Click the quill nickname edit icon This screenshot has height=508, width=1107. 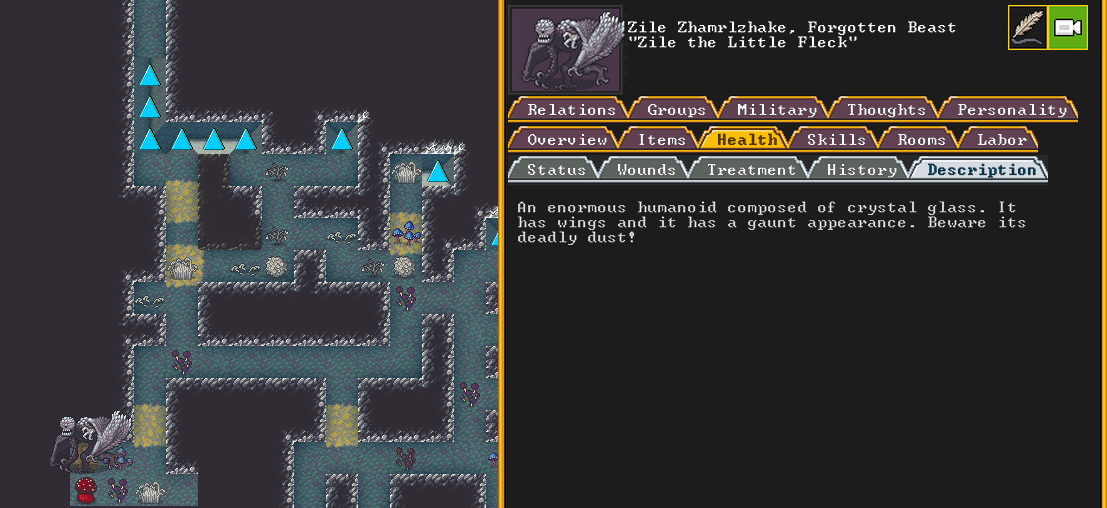pos(1027,28)
